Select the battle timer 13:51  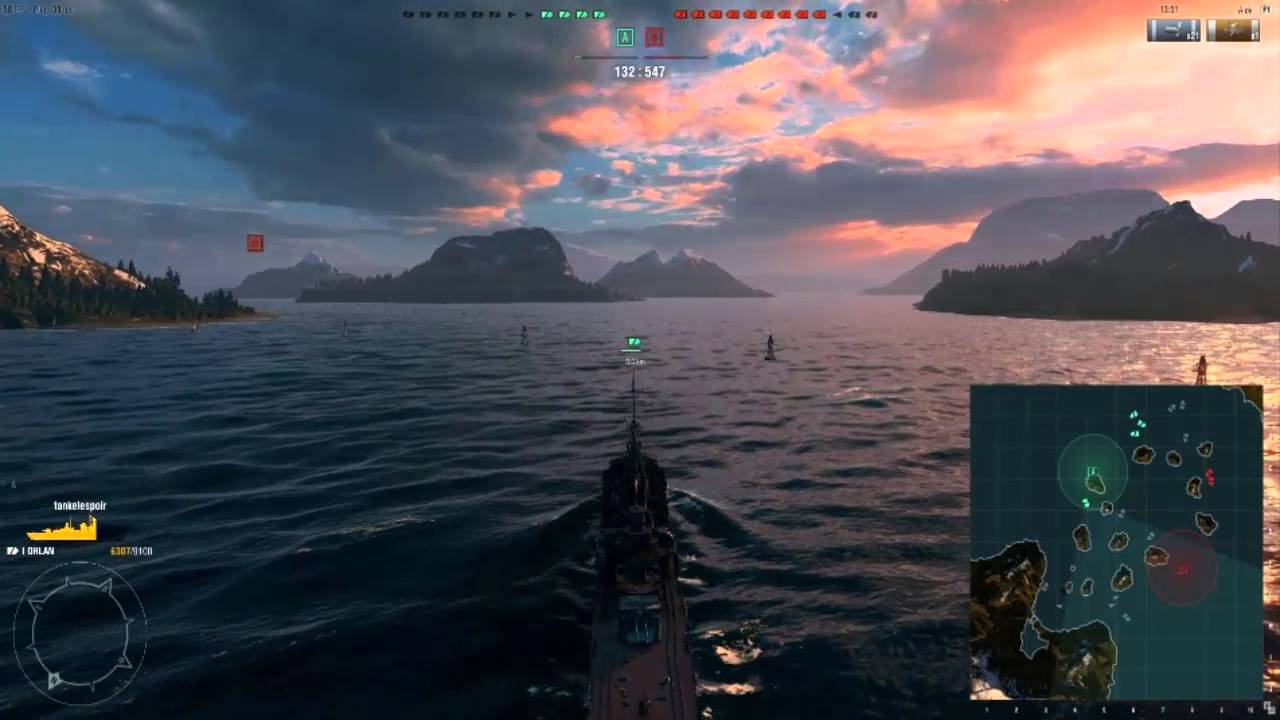1167,8
